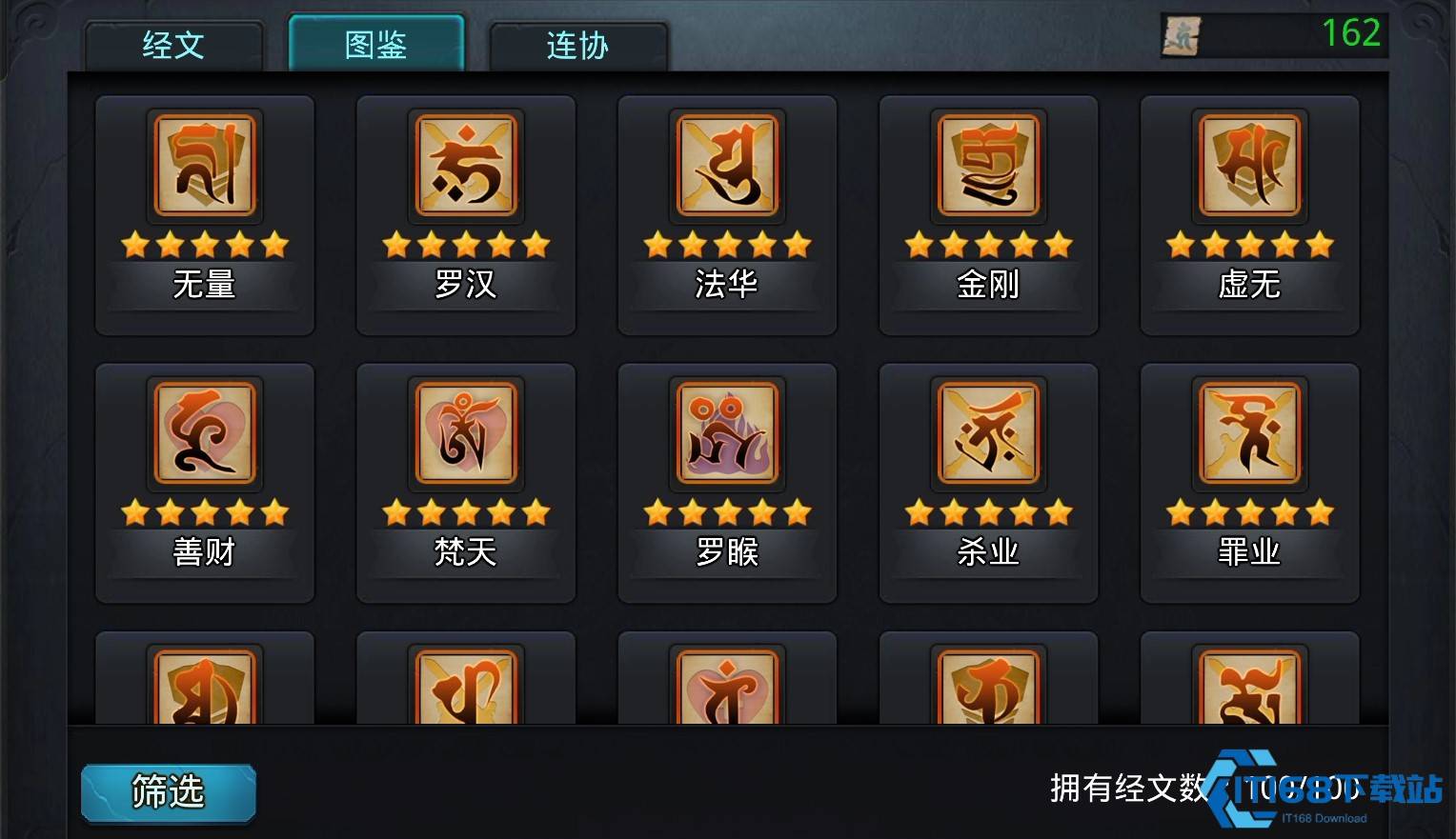Viewport: 1456px width, 839px height.
Task: Open the 虚无 scripture card
Action: tap(1248, 166)
